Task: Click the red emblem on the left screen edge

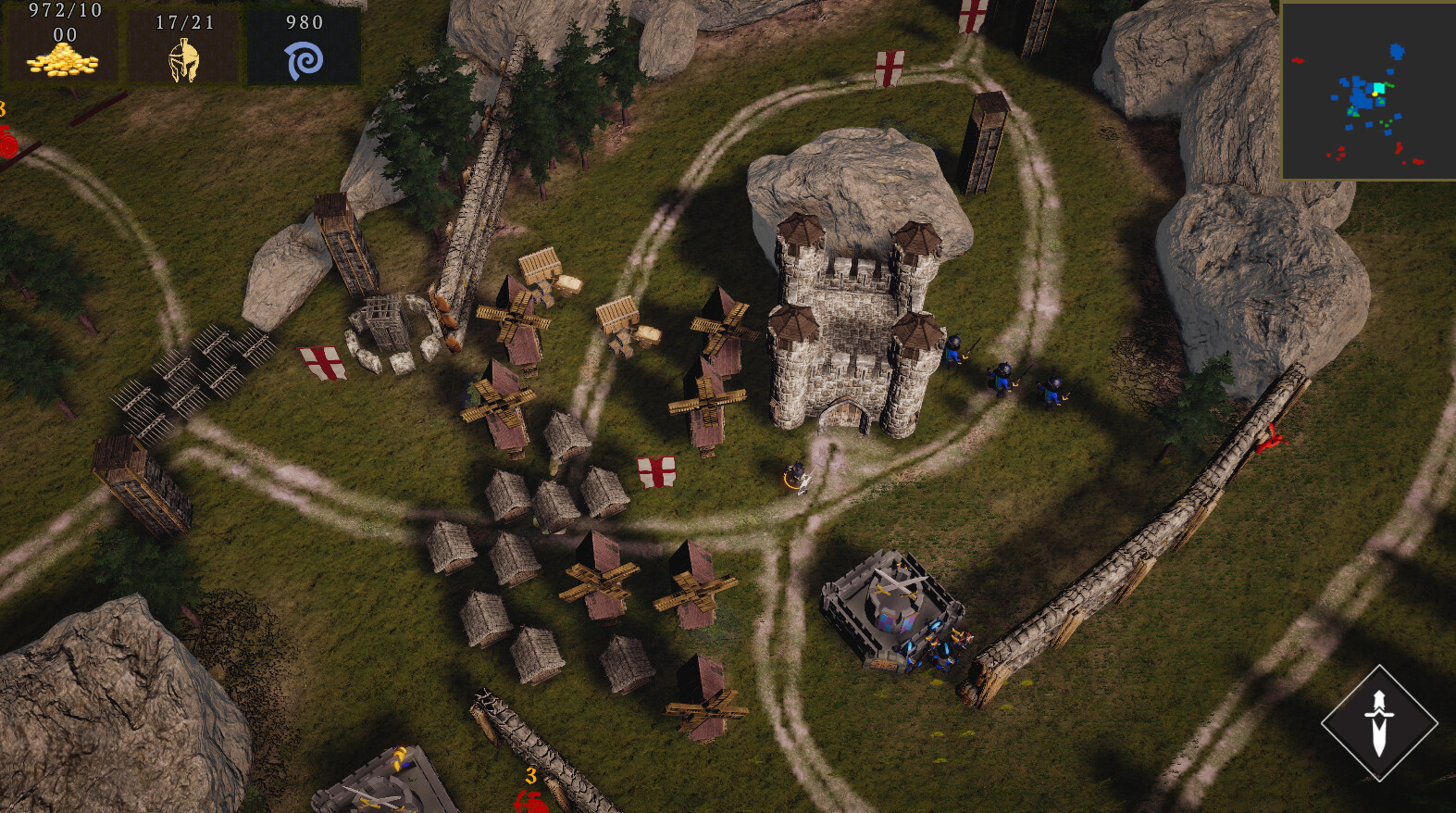Action: 7,144
